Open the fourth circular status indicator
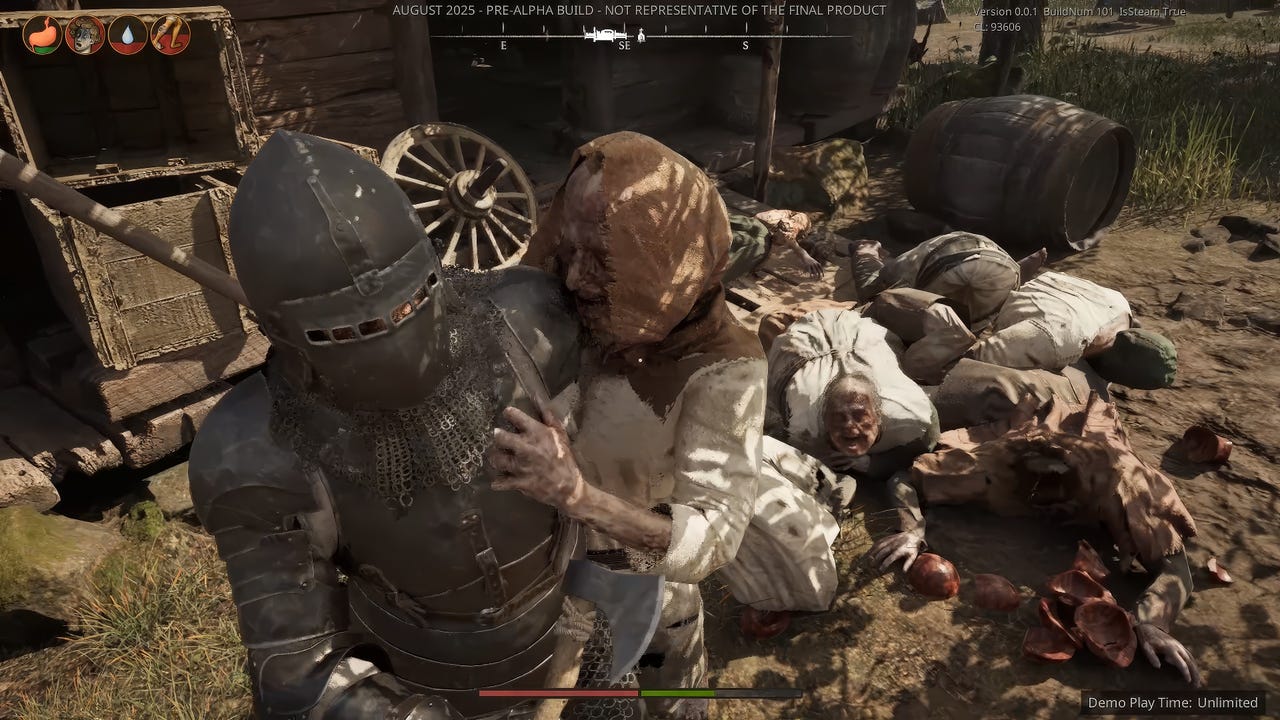The image size is (1280, 720). click(167, 35)
